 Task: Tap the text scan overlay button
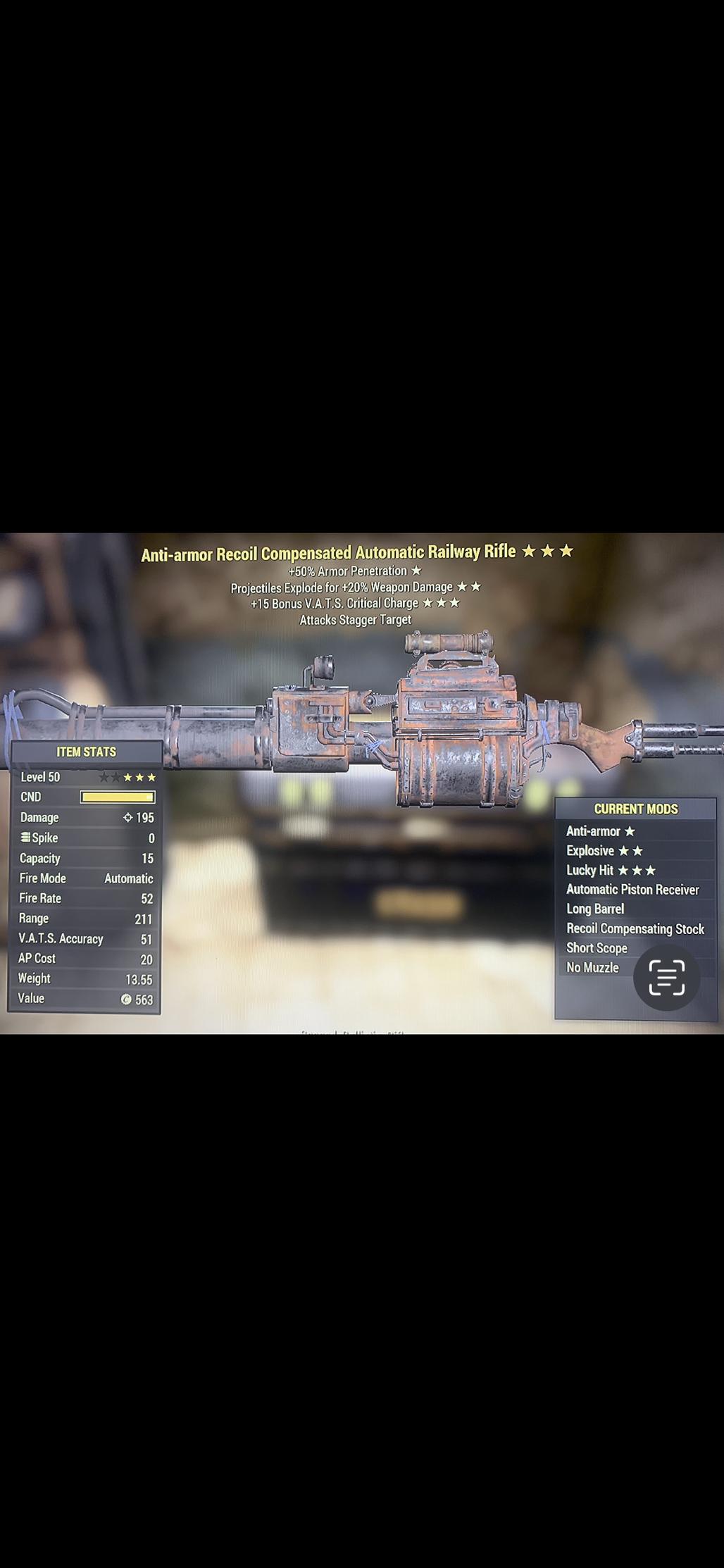tap(666, 977)
